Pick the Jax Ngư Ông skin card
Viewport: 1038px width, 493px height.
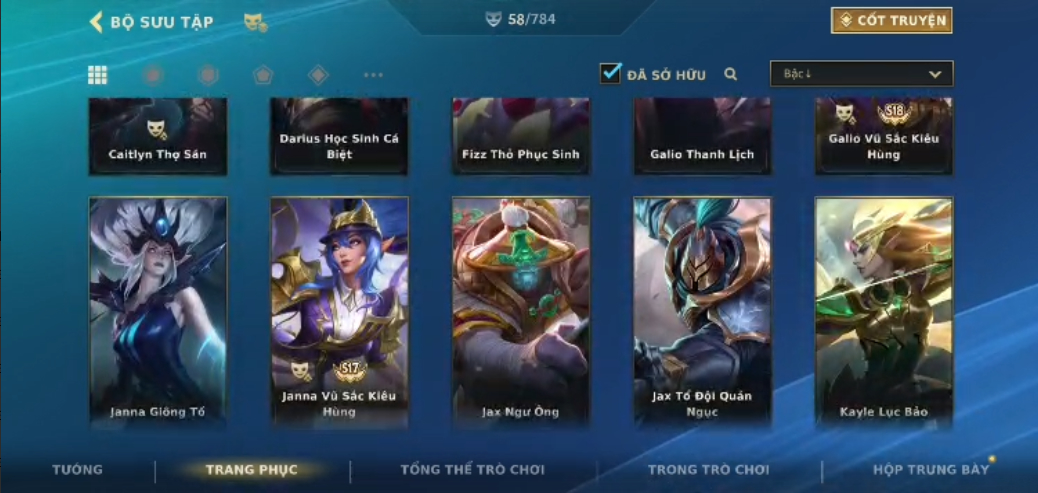click(x=521, y=311)
